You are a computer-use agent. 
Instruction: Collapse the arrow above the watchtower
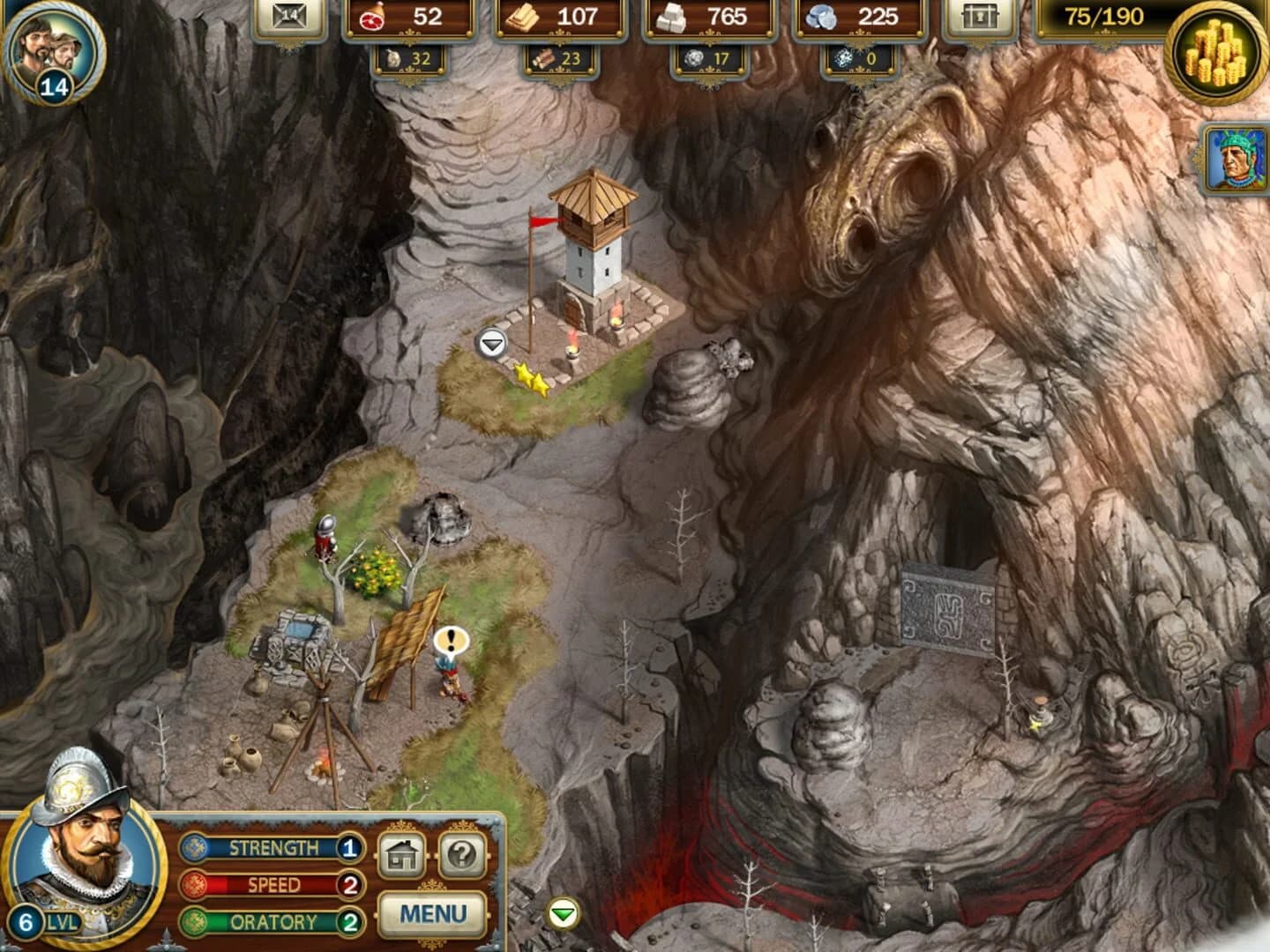[491, 344]
